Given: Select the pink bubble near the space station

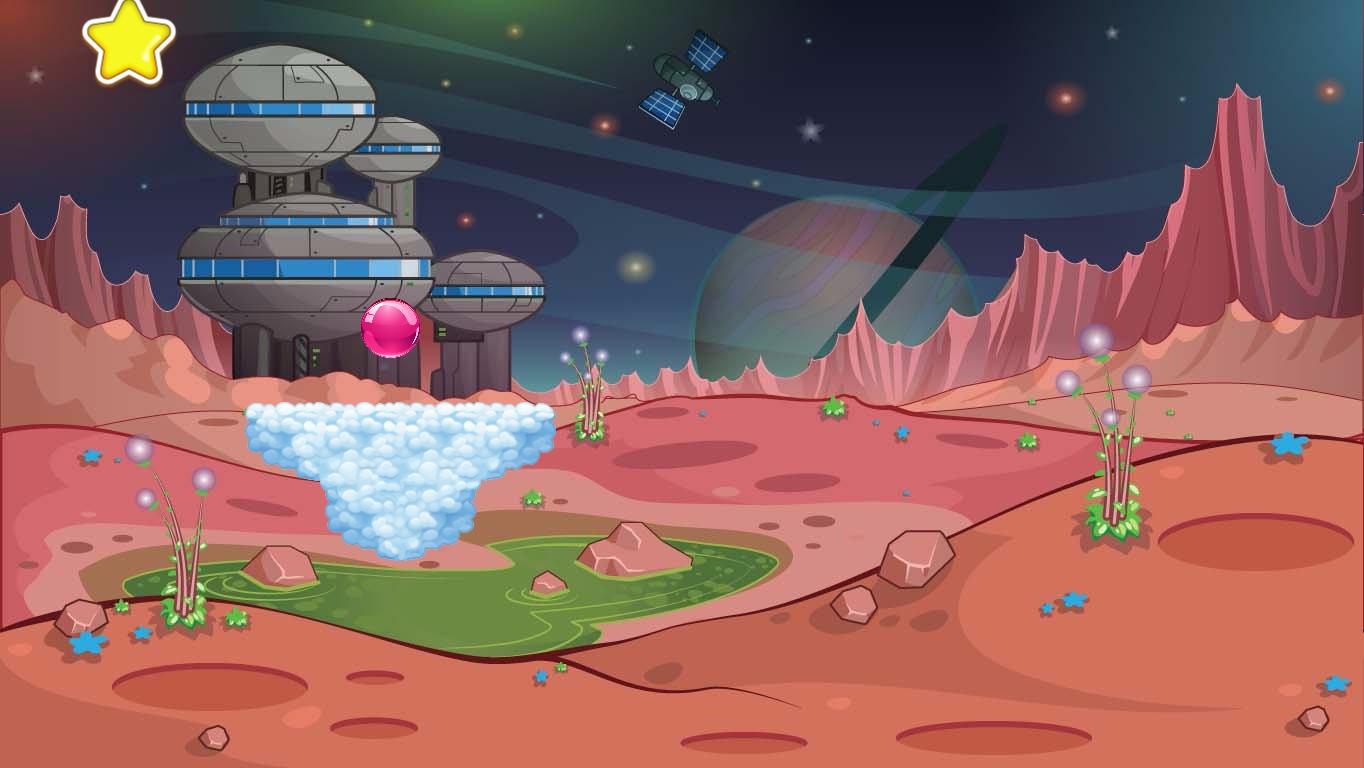Looking at the screenshot, I should click(x=390, y=327).
